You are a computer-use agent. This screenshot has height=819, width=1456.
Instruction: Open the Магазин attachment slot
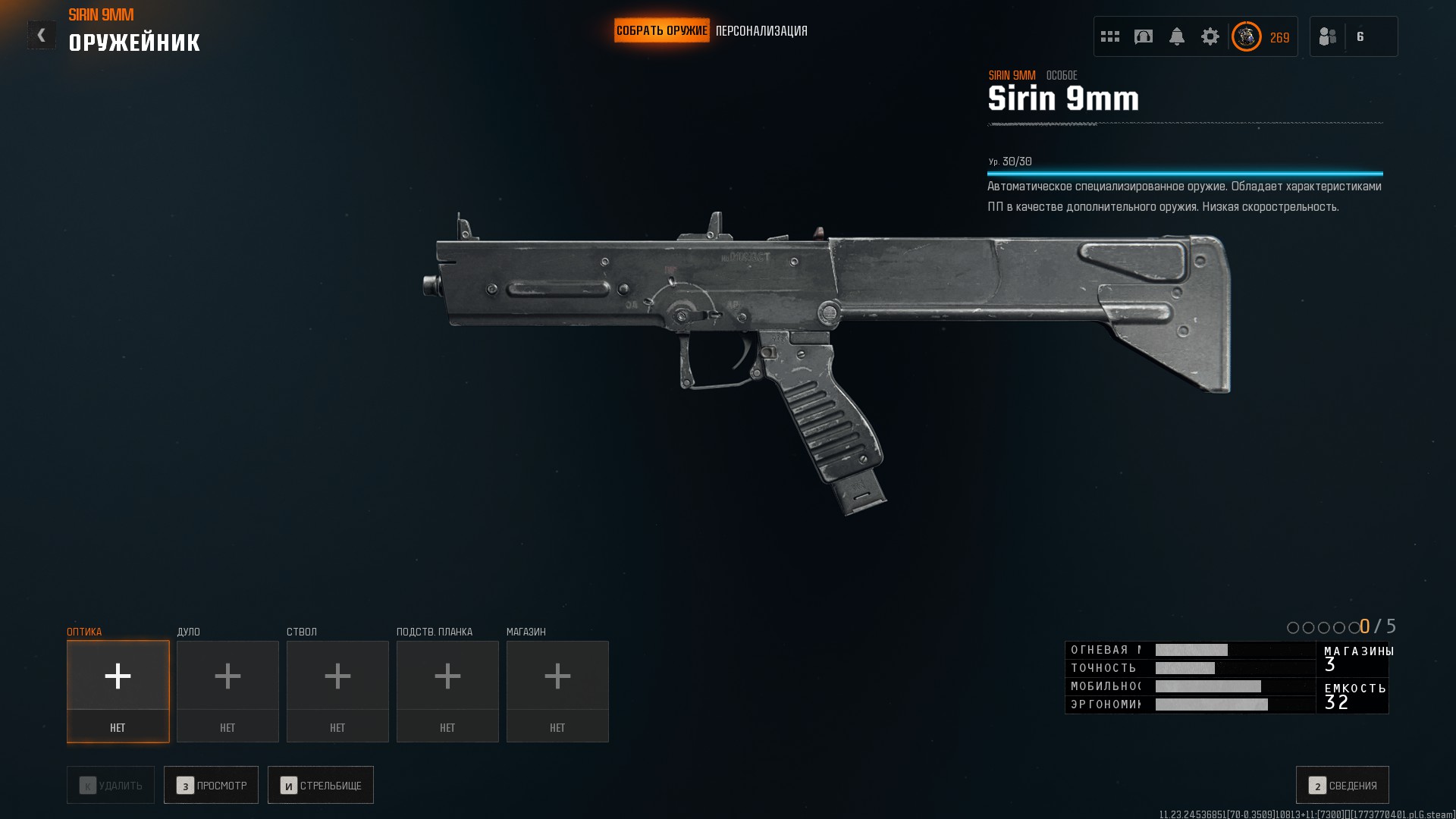coord(557,691)
